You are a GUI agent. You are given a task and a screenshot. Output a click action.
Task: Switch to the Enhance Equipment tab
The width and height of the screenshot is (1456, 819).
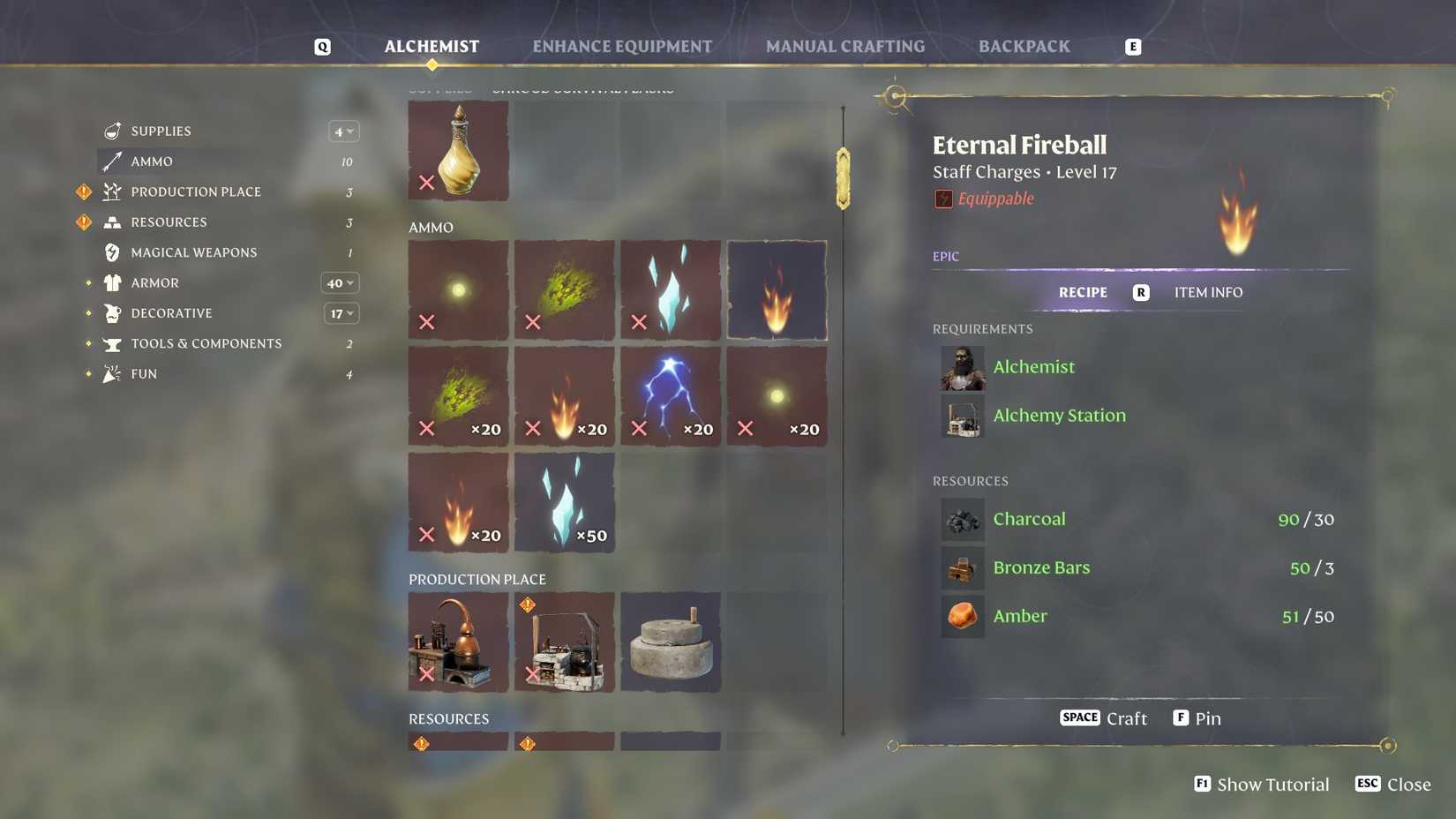(622, 46)
